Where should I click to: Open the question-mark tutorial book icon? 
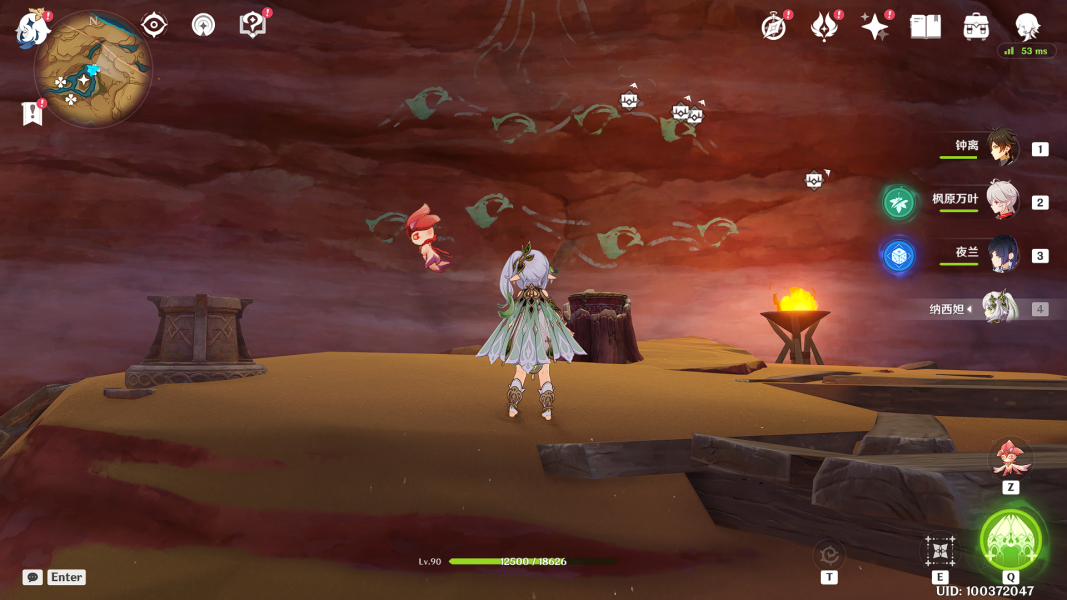tap(253, 25)
